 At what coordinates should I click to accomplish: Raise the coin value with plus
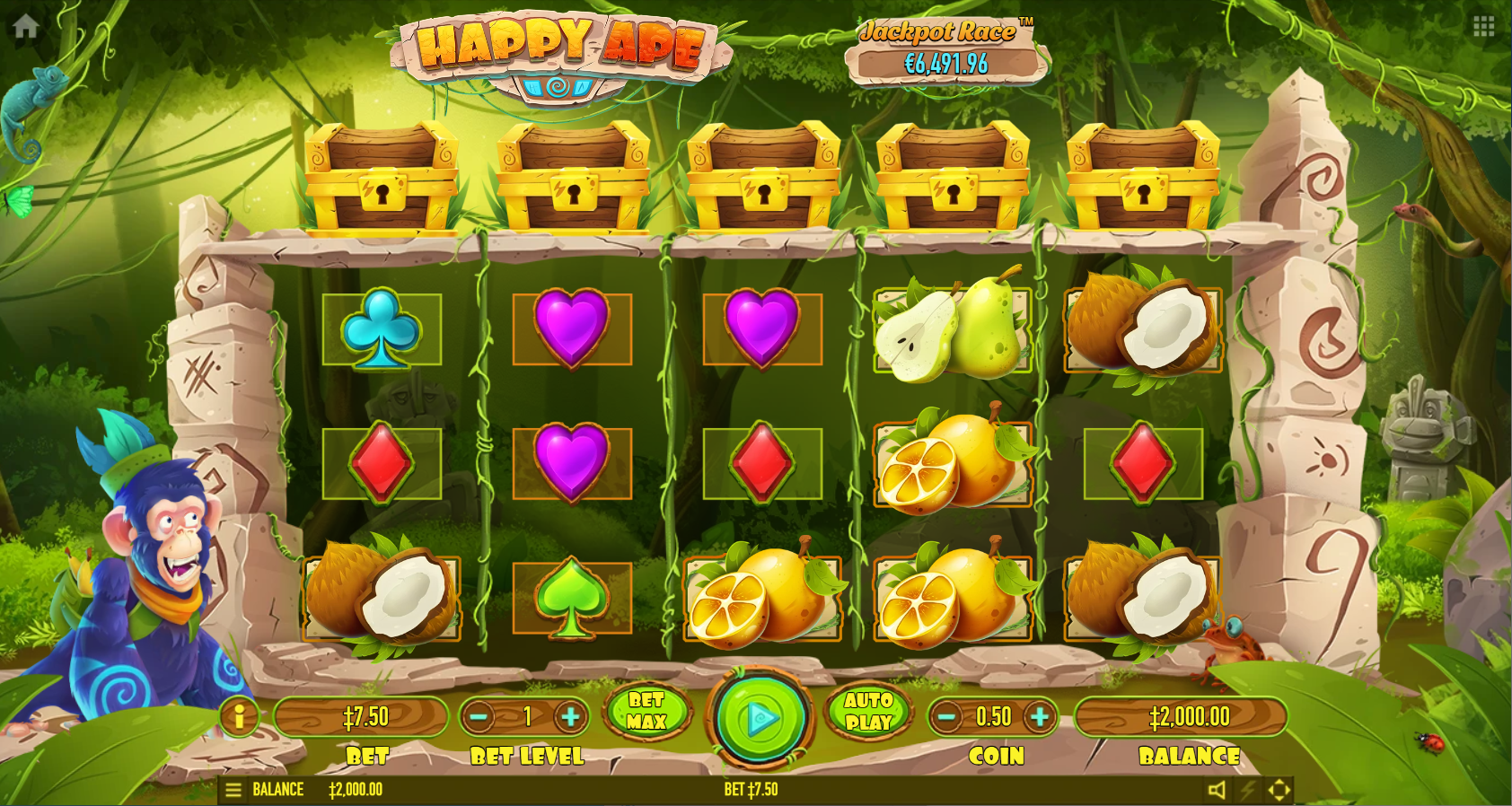coord(1040,716)
